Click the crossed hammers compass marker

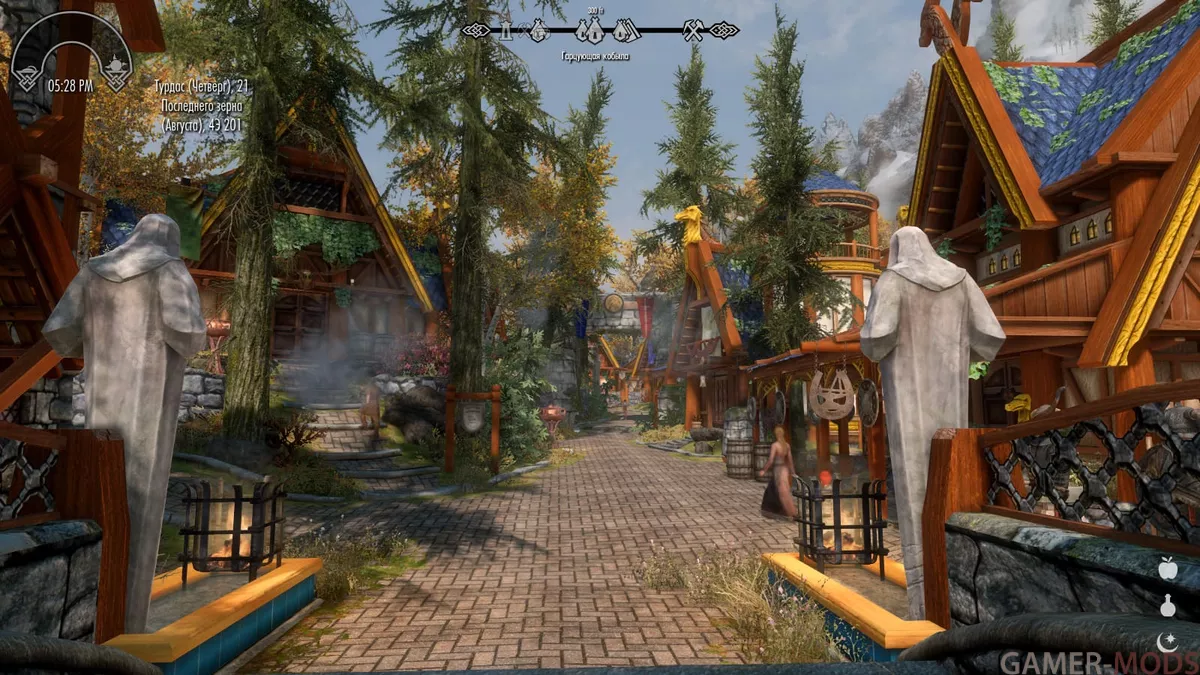click(x=693, y=31)
